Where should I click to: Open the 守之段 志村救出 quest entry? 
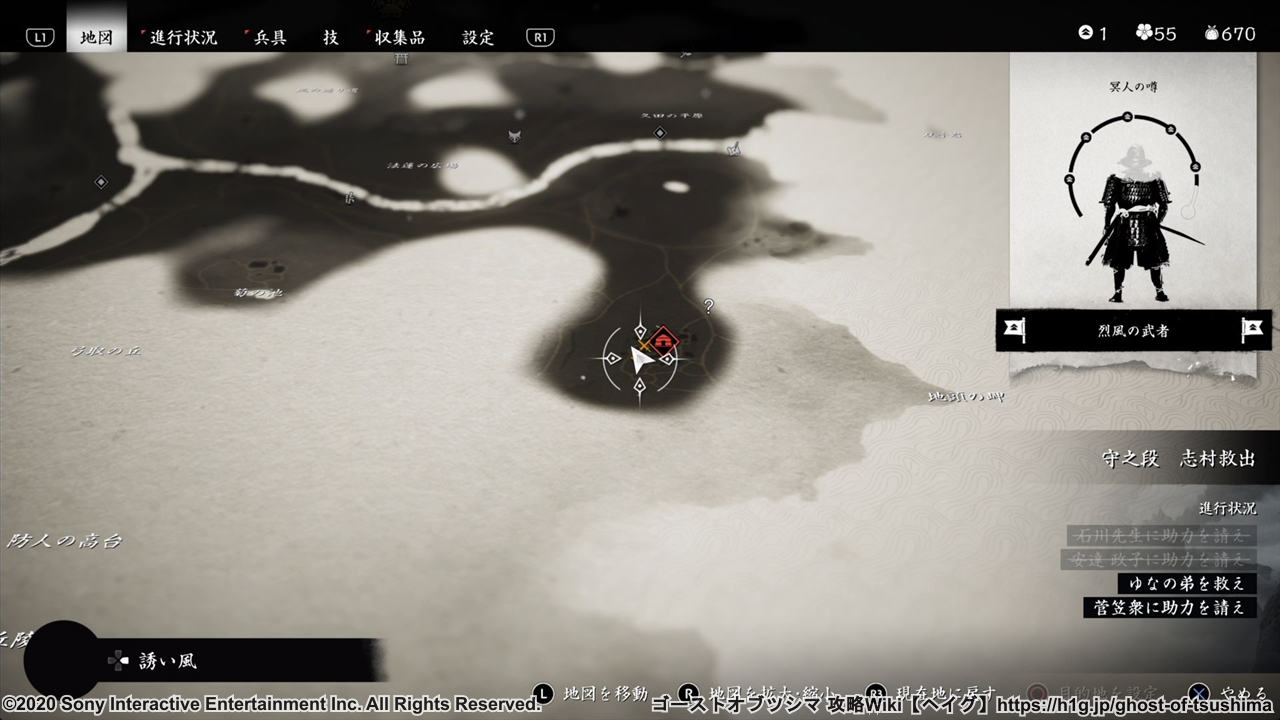pos(1177,459)
